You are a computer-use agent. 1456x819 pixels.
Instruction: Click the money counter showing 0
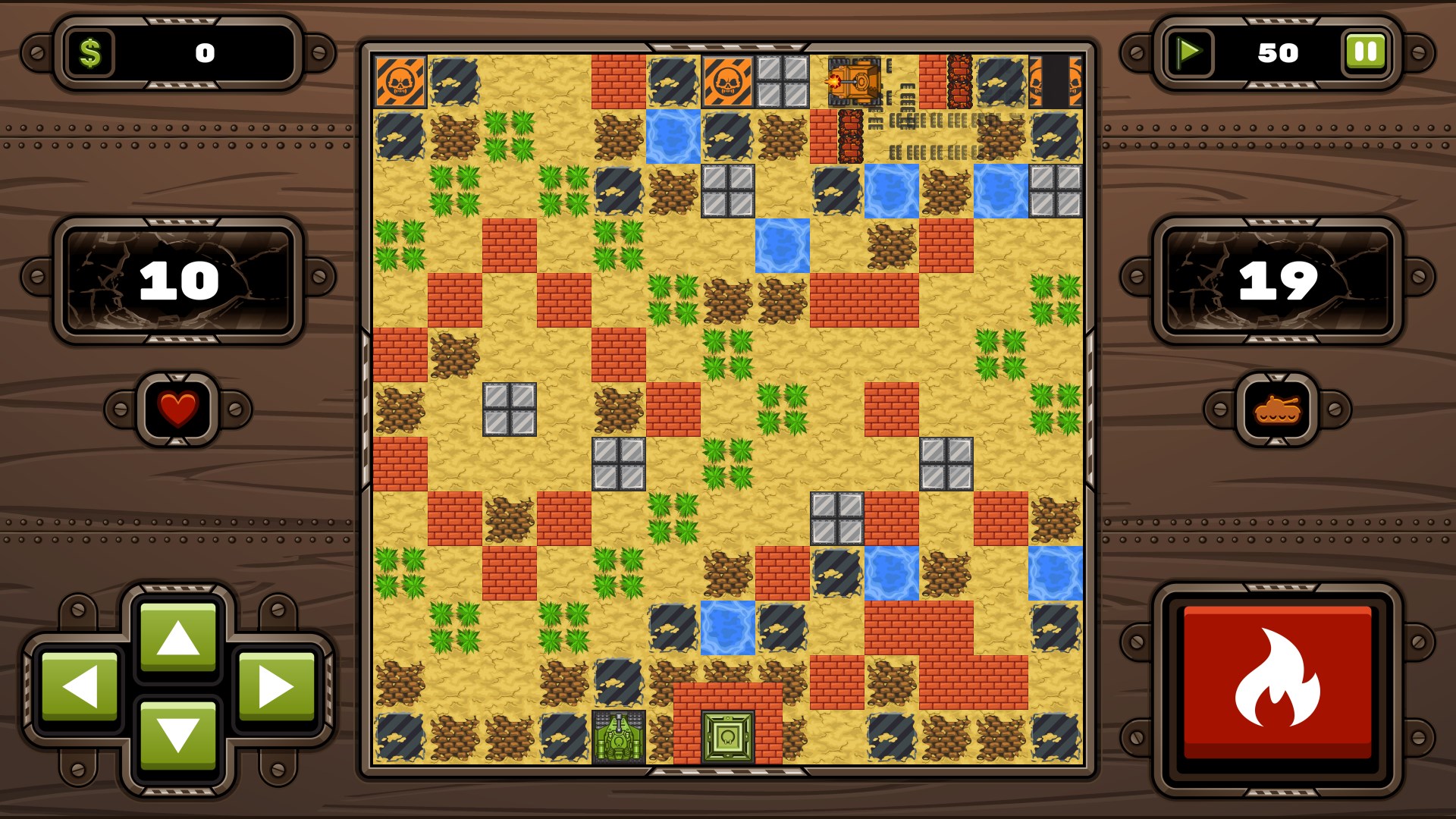point(206,52)
